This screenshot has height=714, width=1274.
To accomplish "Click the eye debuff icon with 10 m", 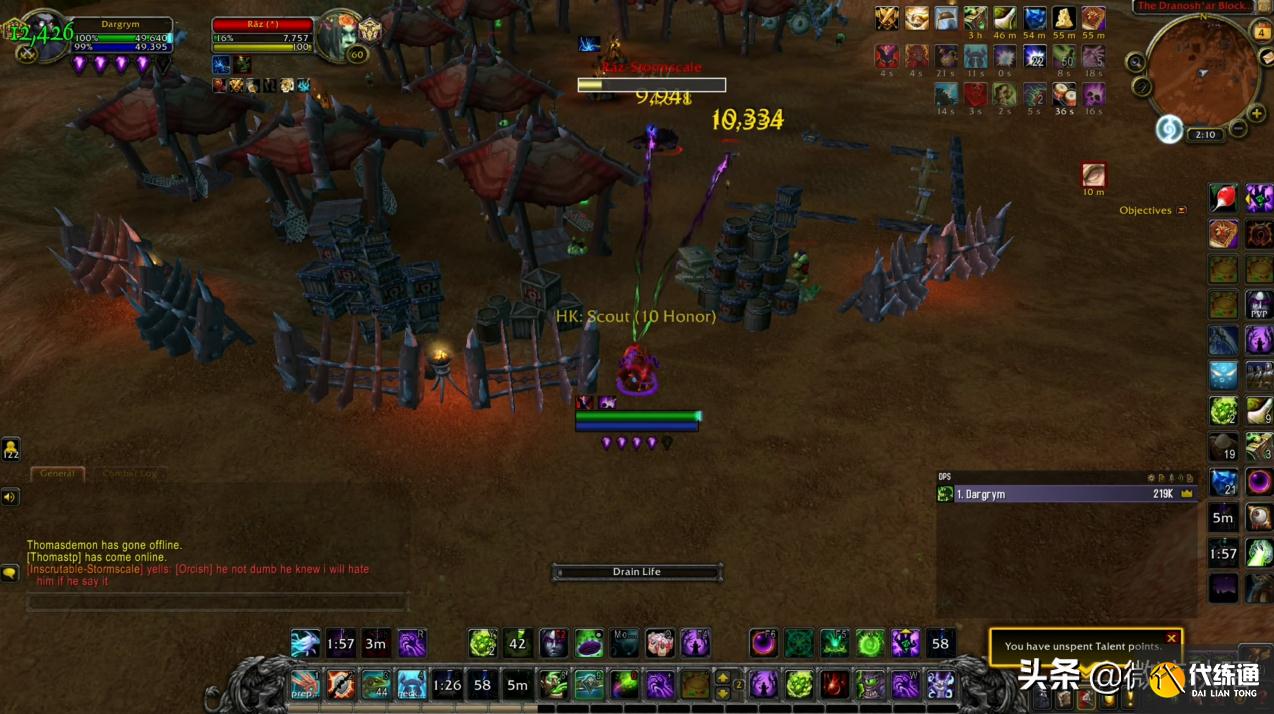I will tap(1093, 175).
